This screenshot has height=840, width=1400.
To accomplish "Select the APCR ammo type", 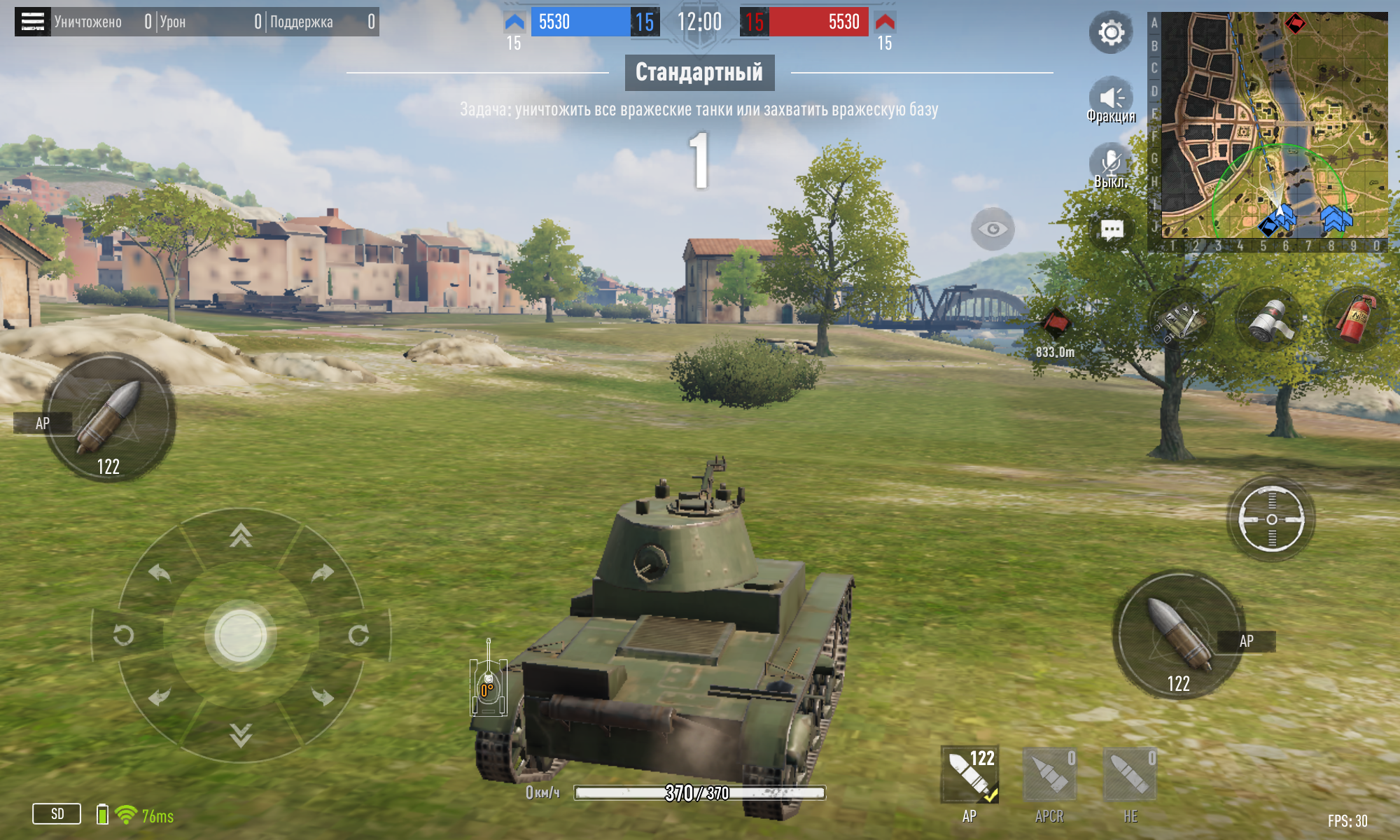I will [1049, 776].
